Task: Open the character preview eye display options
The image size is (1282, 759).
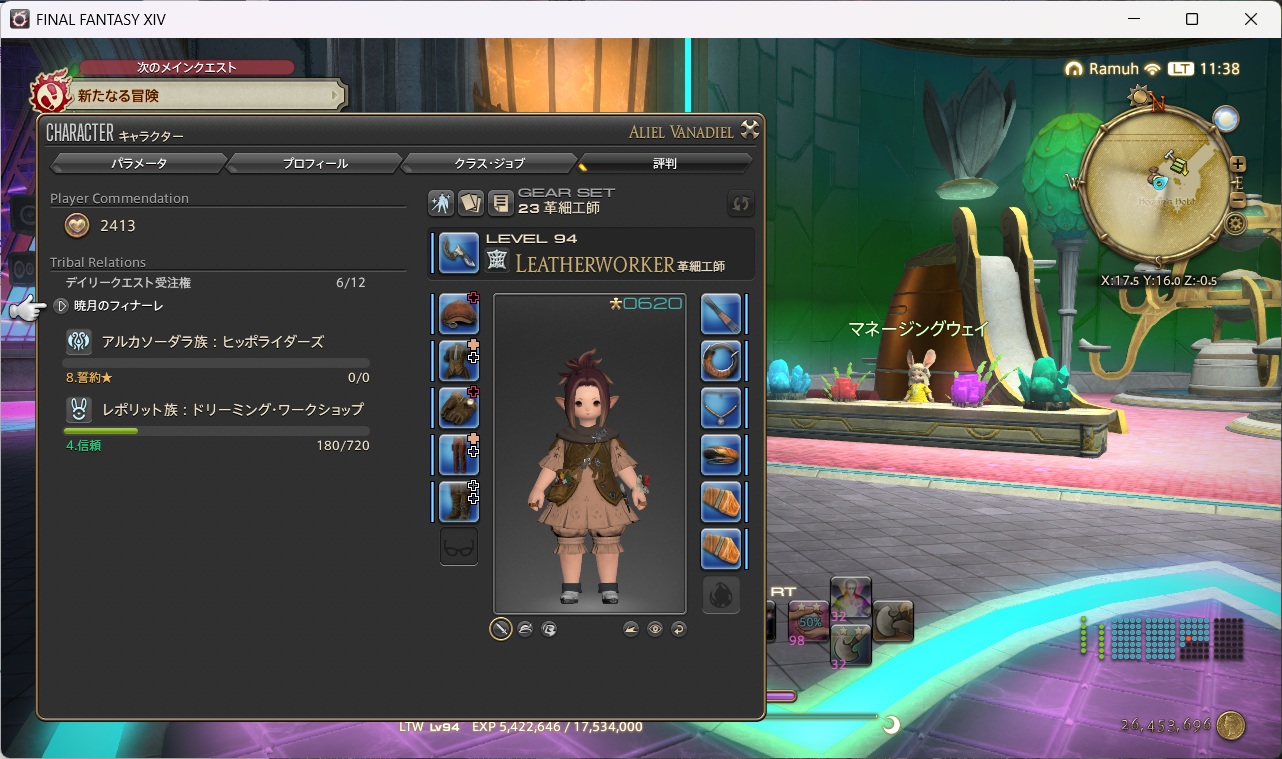Action: [x=655, y=629]
